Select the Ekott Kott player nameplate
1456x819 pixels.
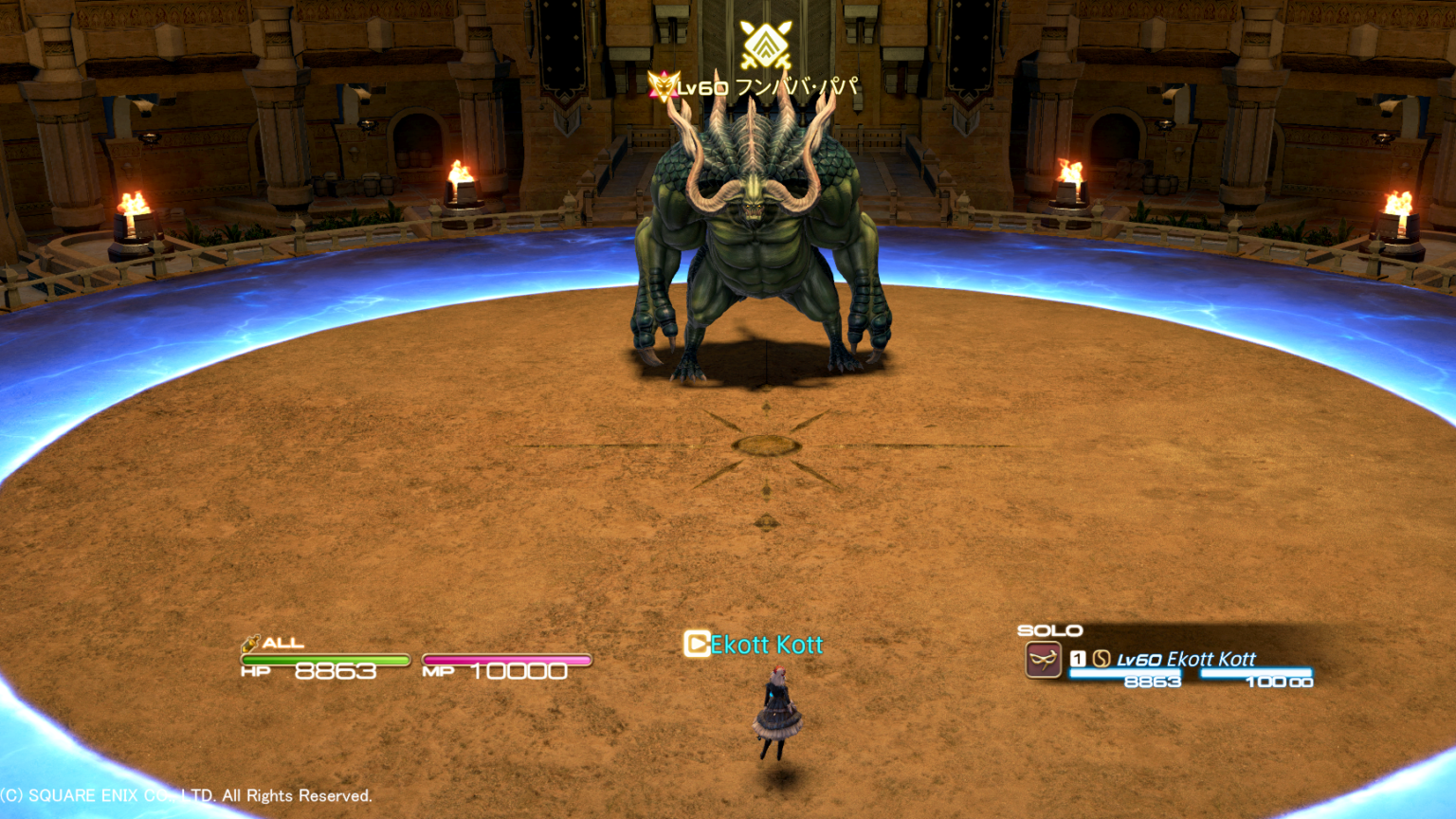point(766,646)
